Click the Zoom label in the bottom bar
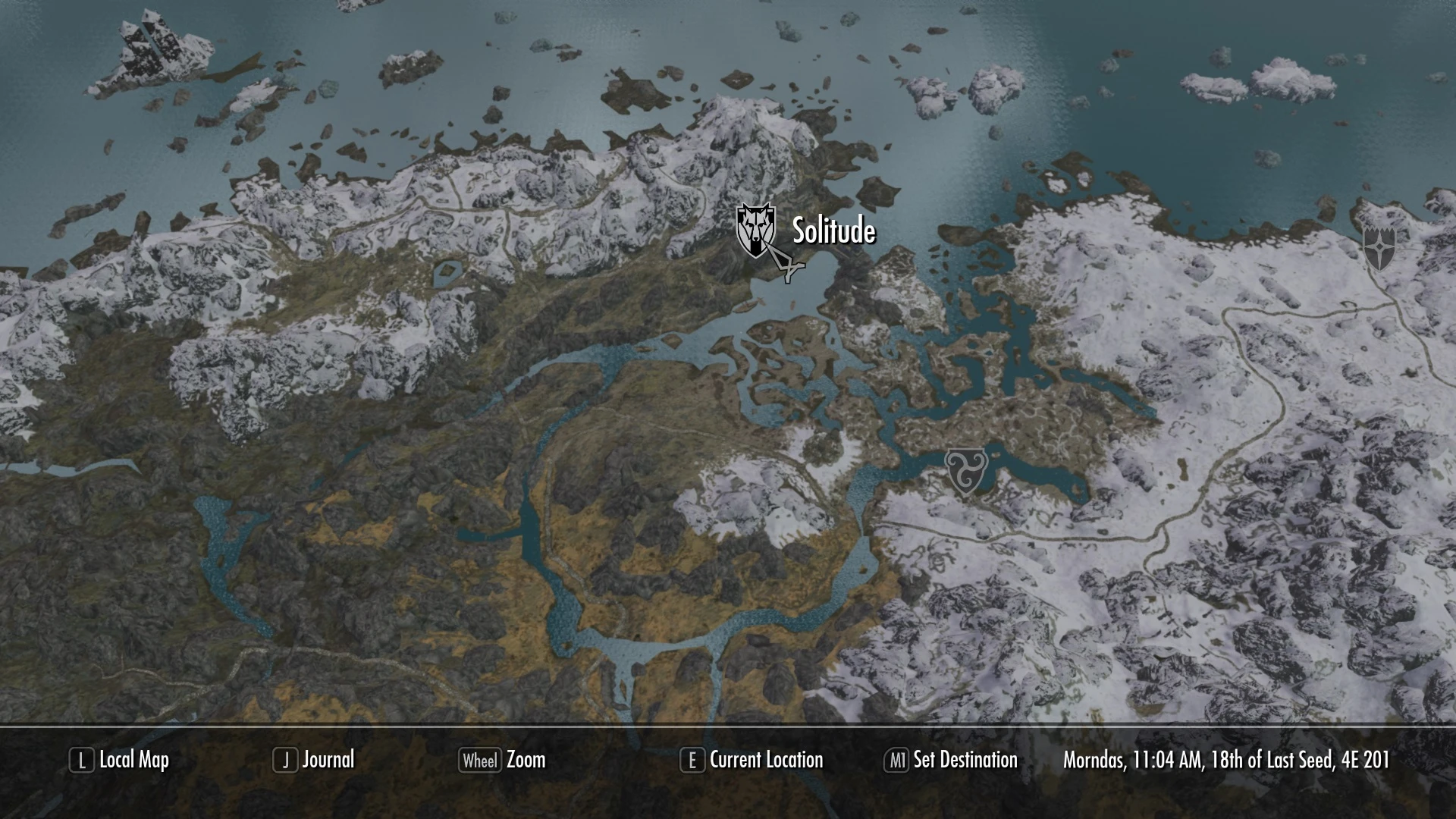The height and width of the screenshot is (819, 1456). tap(529, 760)
